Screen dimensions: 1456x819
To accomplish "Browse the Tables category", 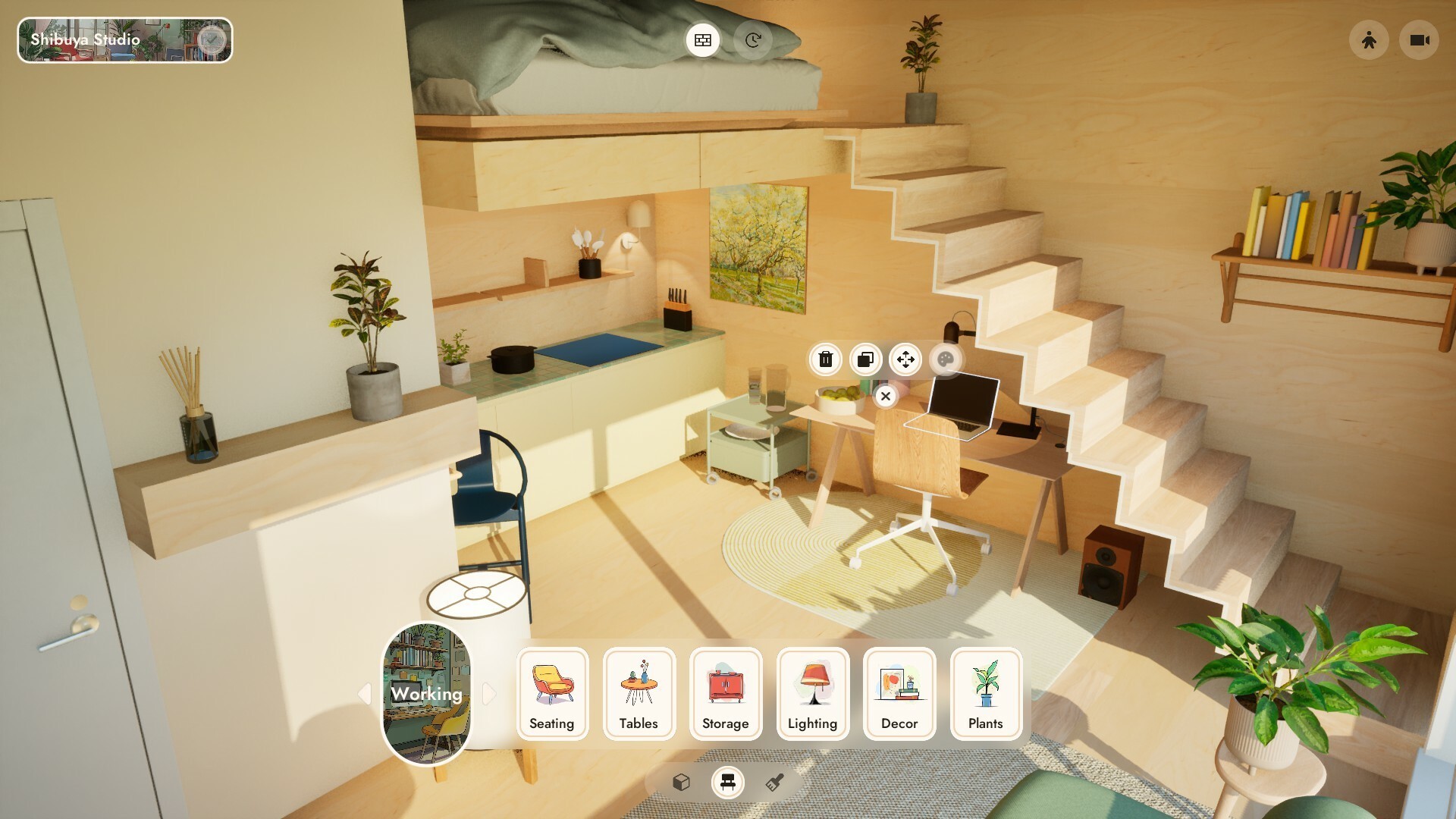I will pos(639,694).
